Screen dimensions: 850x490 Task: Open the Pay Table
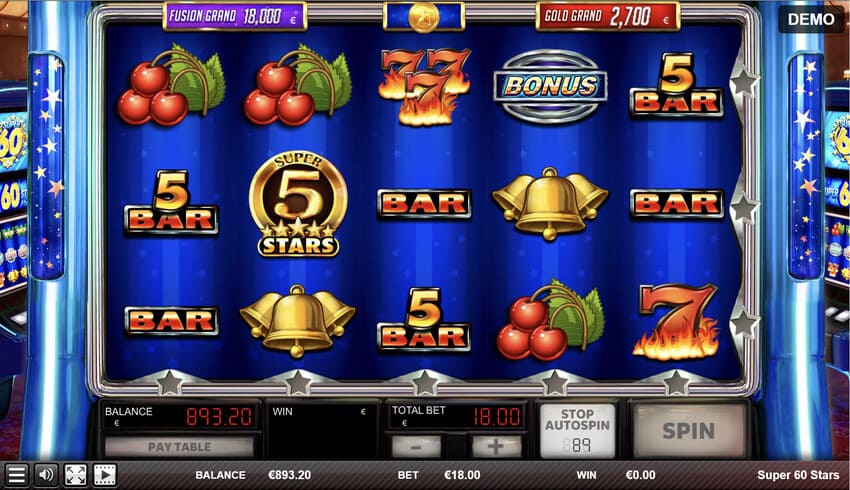click(x=179, y=446)
